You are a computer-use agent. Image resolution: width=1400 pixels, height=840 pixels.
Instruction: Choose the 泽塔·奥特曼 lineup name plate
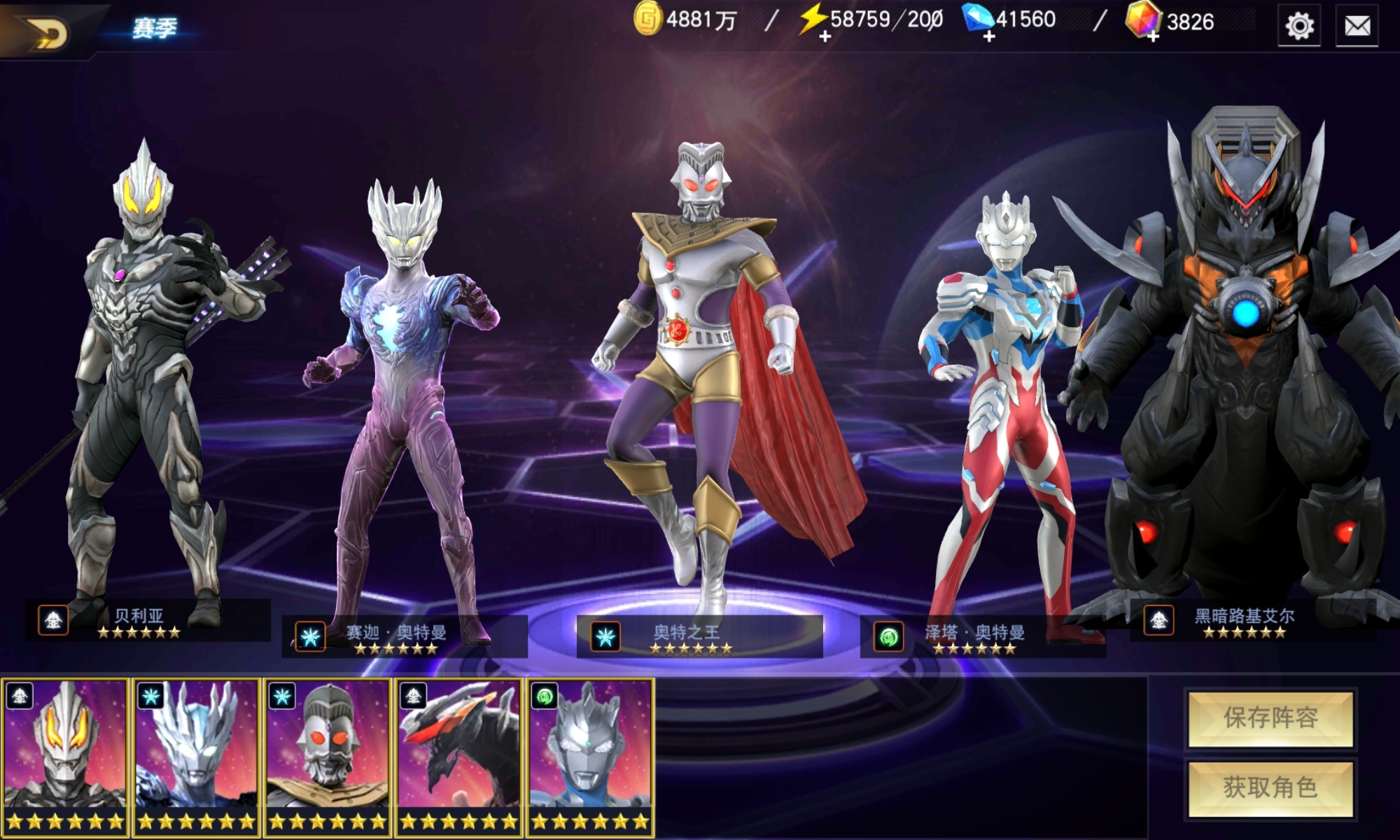982,637
